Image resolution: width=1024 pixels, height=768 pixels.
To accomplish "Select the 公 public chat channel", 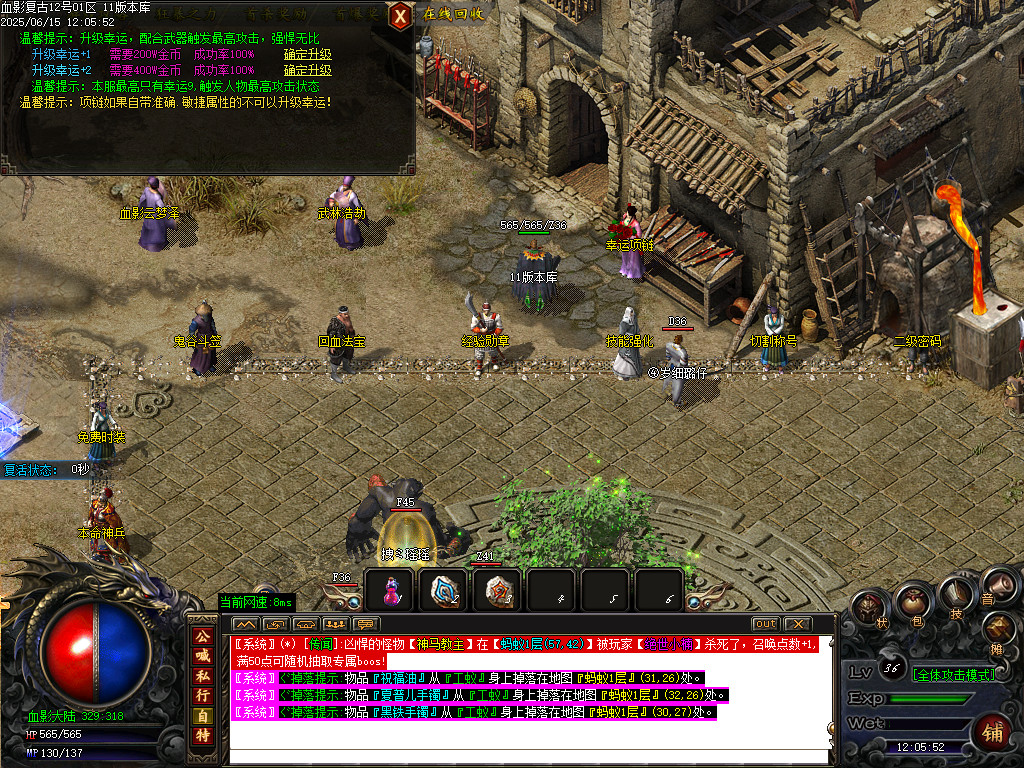I will point(202,636).
